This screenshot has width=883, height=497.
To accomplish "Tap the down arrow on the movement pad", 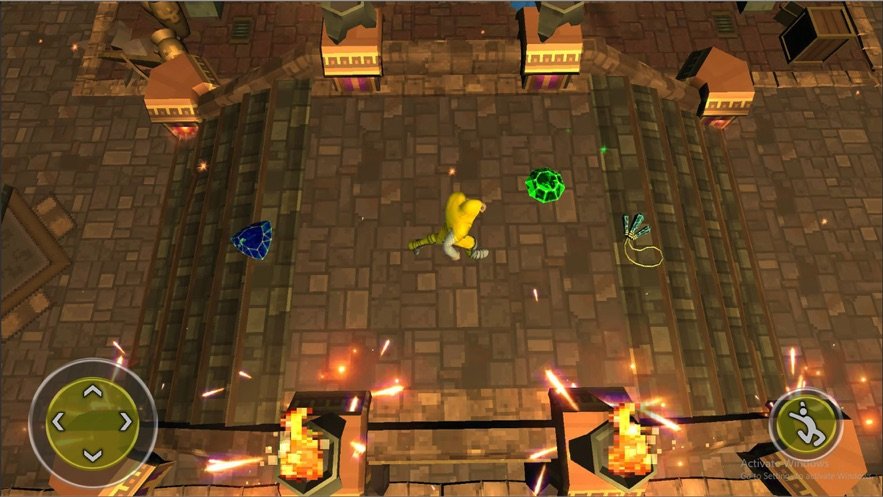I will 92,455.
